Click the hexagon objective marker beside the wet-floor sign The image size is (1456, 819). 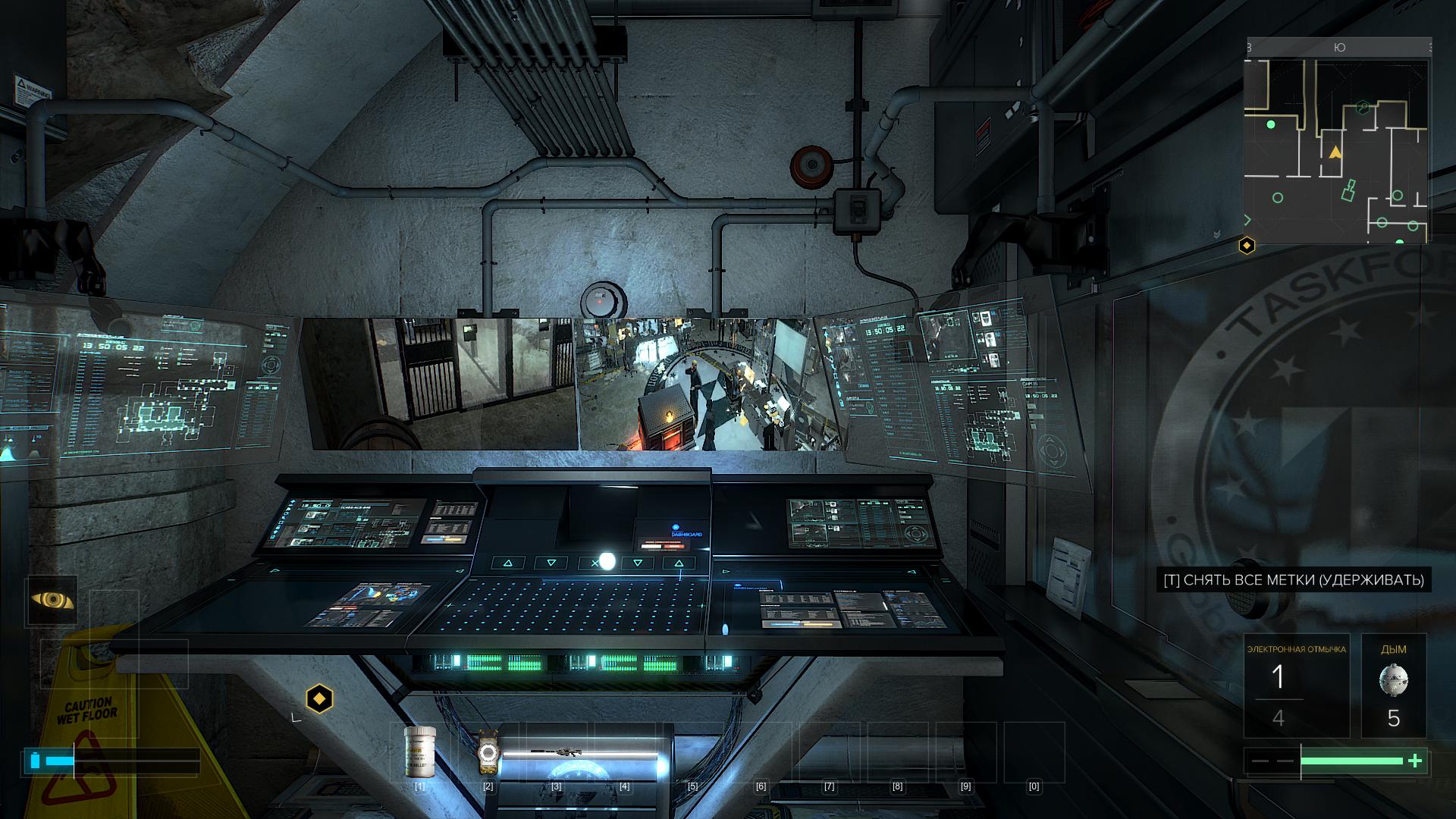point(319,698)
